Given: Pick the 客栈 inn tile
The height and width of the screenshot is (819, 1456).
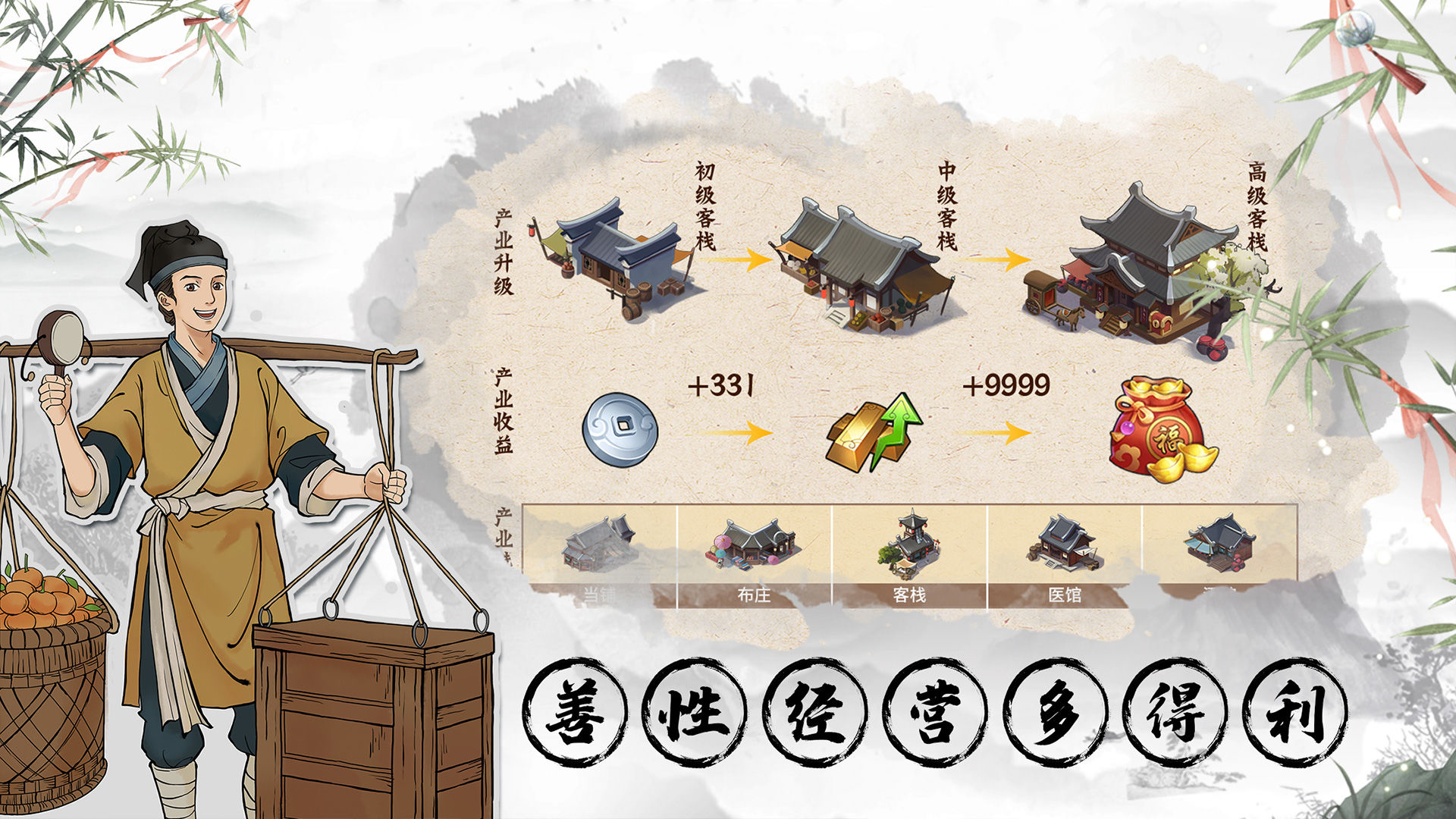Looking at the screenshot, I should (909, 556).
